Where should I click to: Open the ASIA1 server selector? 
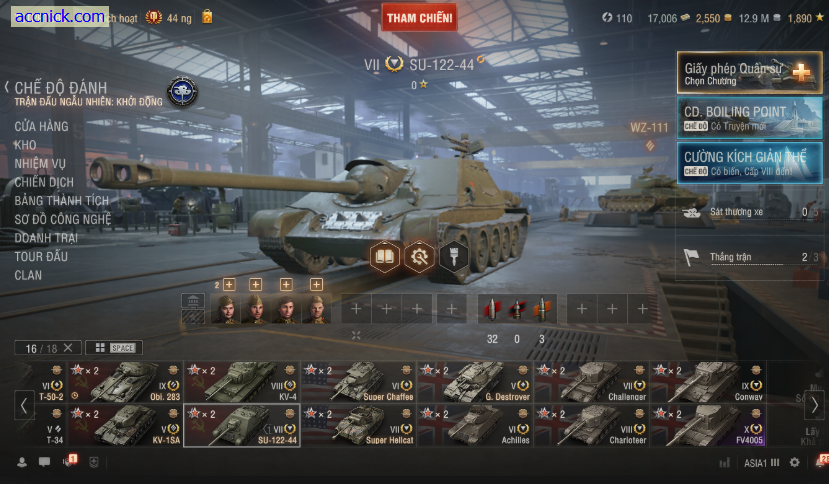click(761, 463)
